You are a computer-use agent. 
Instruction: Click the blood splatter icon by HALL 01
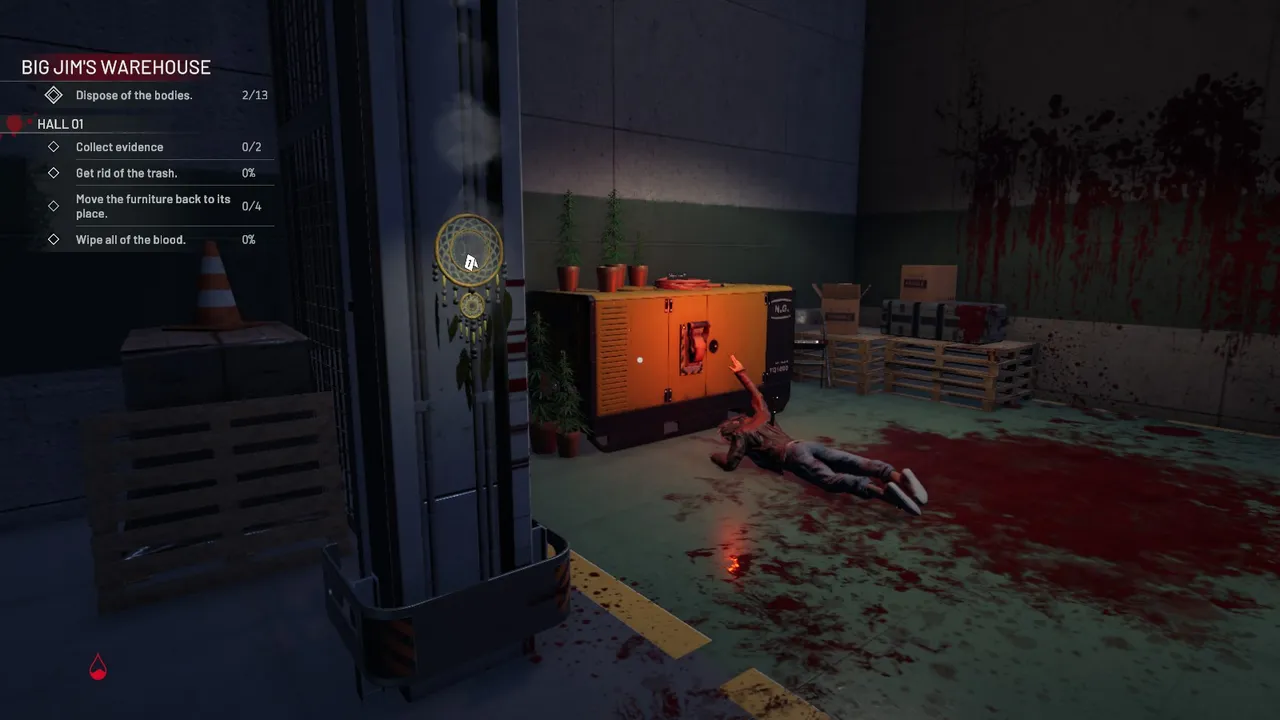pyautogui.click(x=14, y=123)
